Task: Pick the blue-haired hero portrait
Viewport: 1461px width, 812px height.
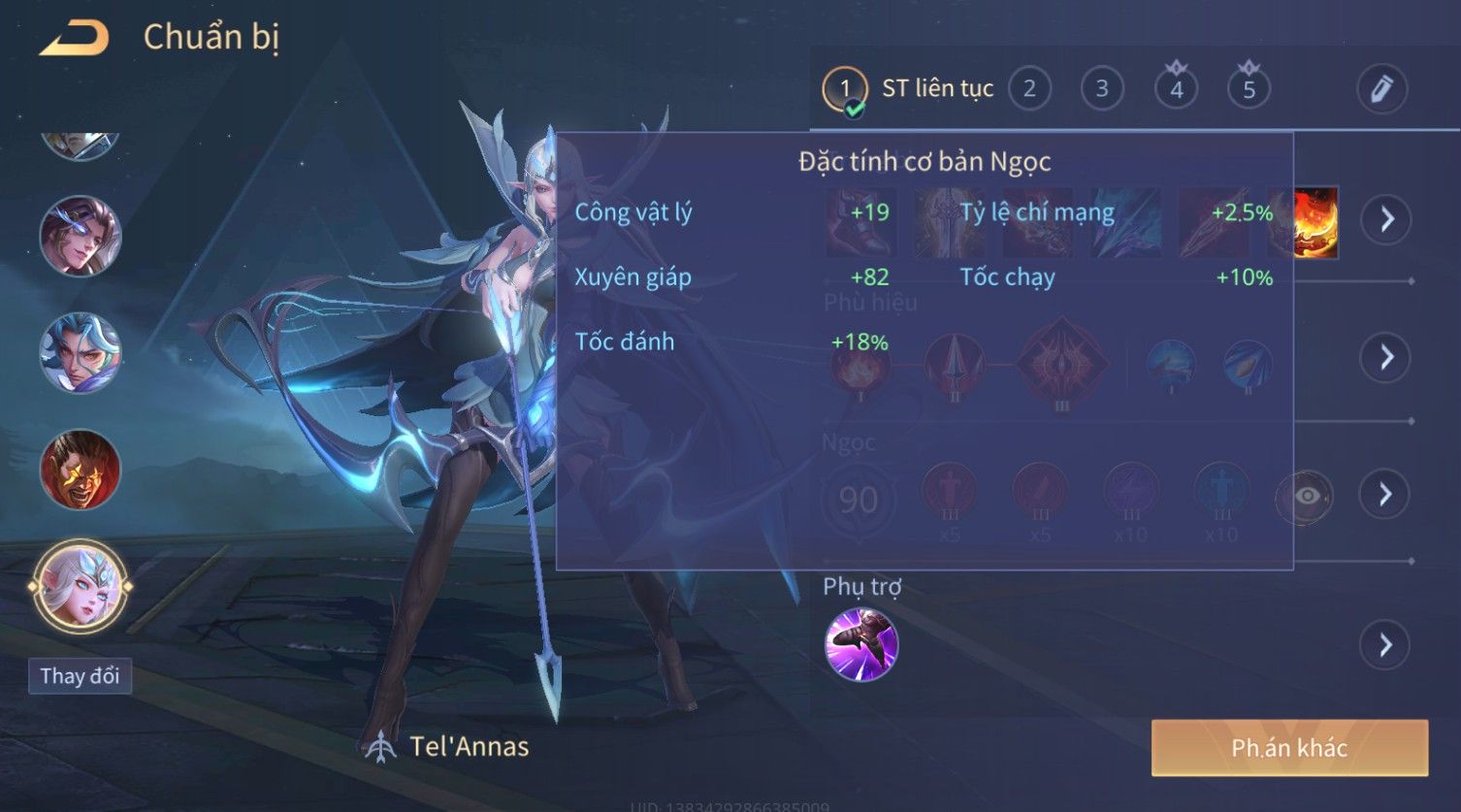Action: 80,352
